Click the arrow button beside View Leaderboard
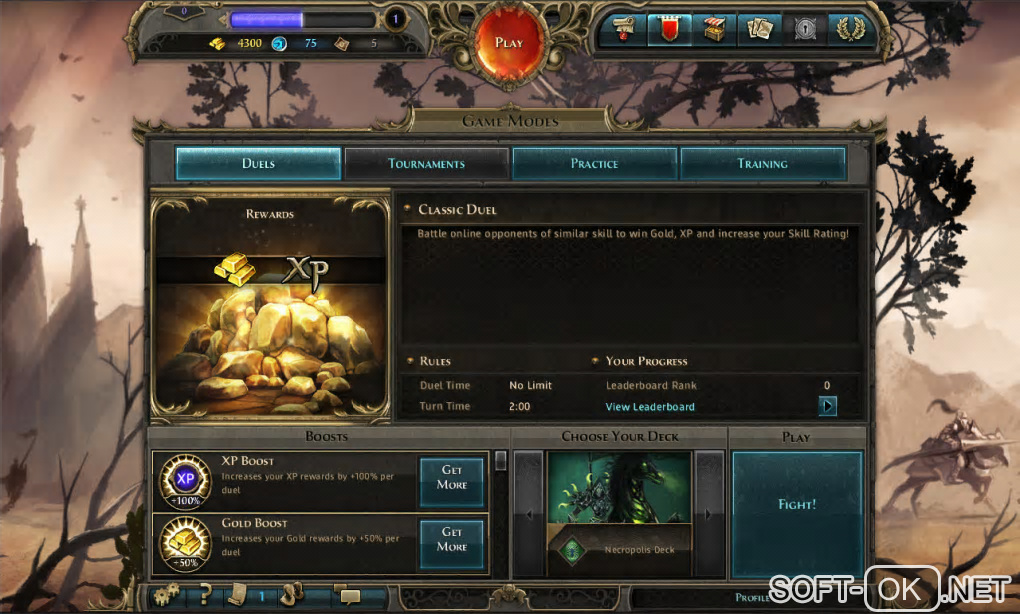The image size is (1020, 614). 828,406
